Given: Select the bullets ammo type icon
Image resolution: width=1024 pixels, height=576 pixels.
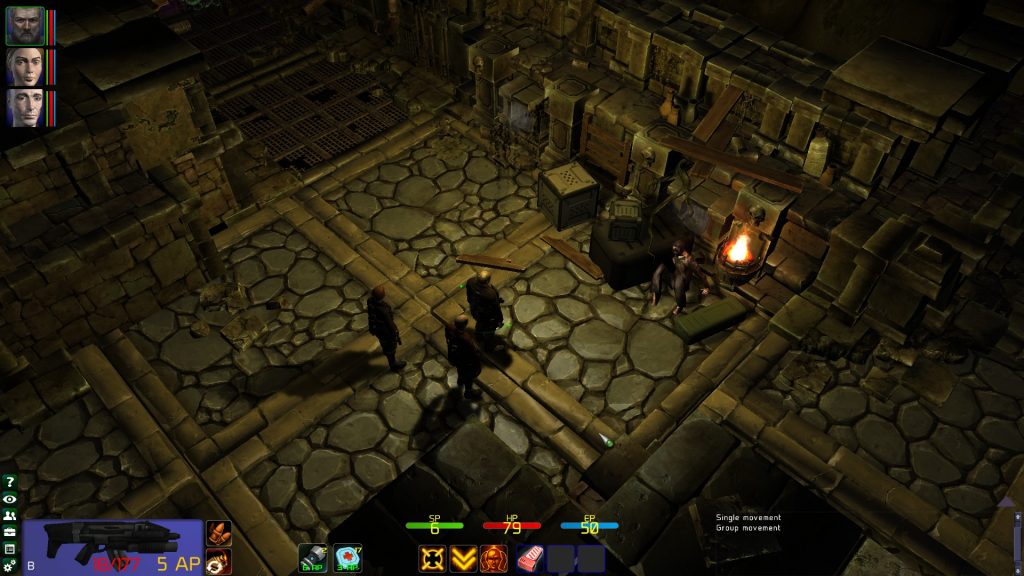Looking at the screenshot, I should [x=218, y=533].
